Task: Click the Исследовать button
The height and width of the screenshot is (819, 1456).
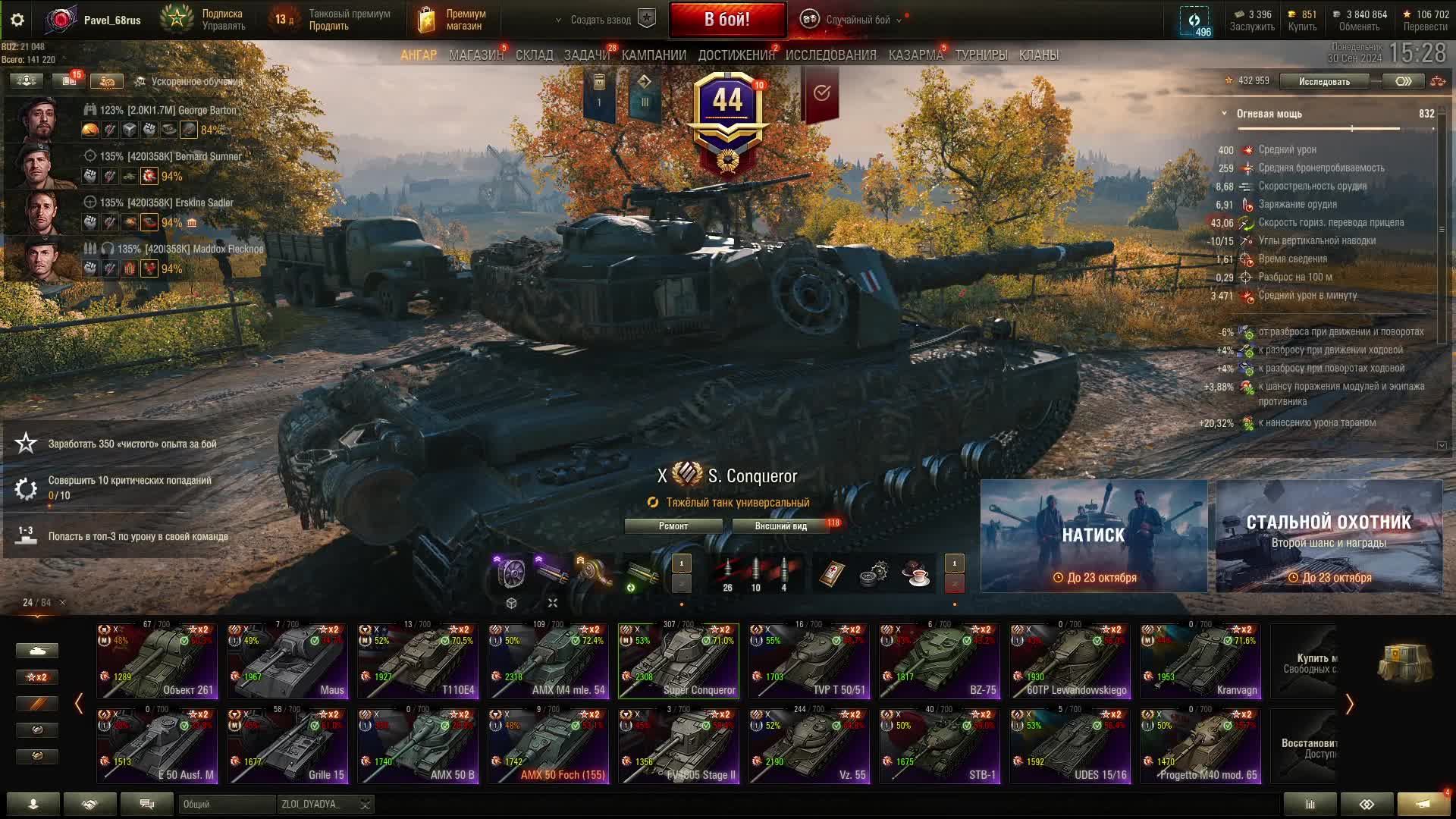Action: coord(1323,81)
